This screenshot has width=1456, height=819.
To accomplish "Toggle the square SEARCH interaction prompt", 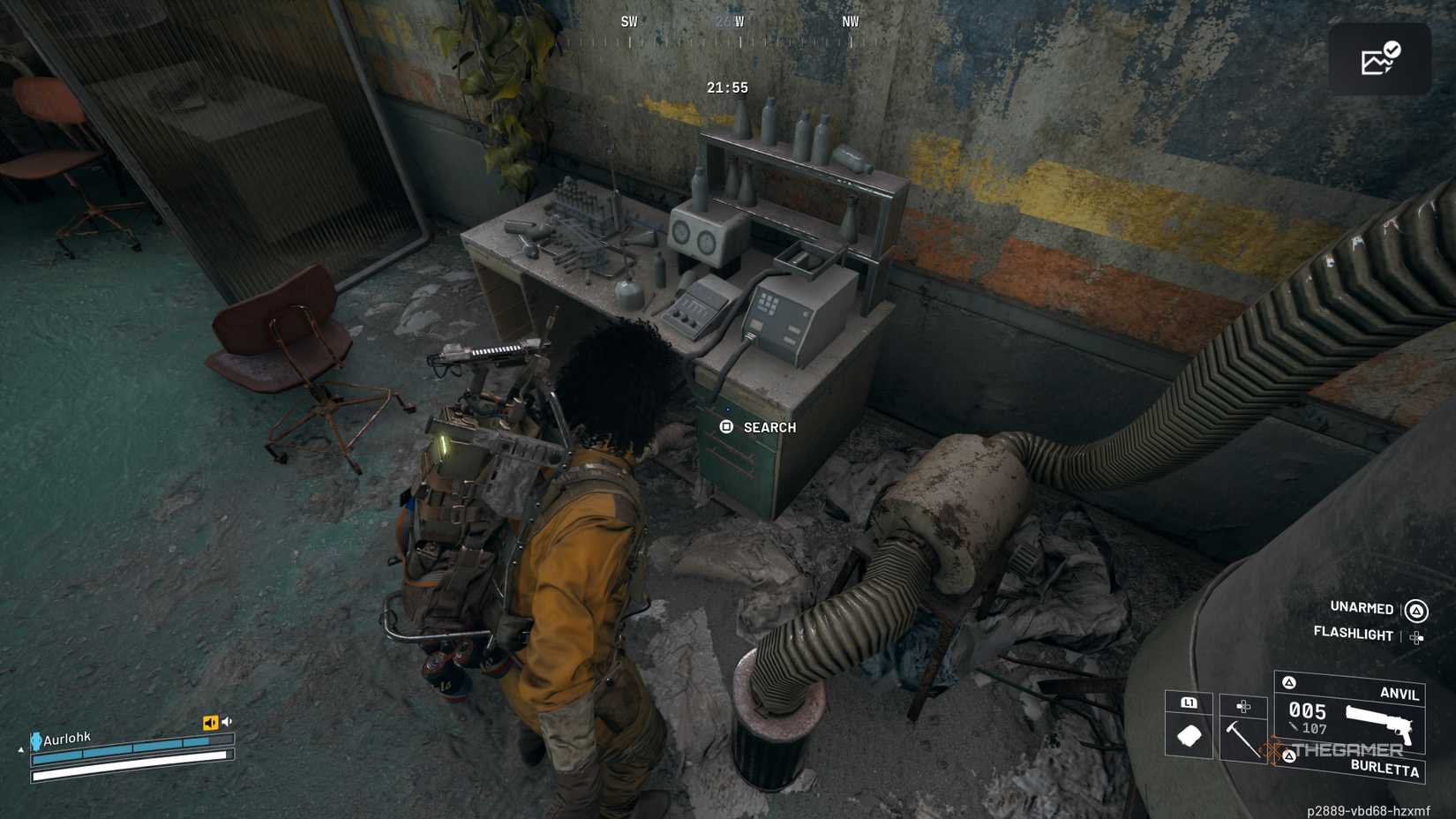I will (x=727, y=427).
